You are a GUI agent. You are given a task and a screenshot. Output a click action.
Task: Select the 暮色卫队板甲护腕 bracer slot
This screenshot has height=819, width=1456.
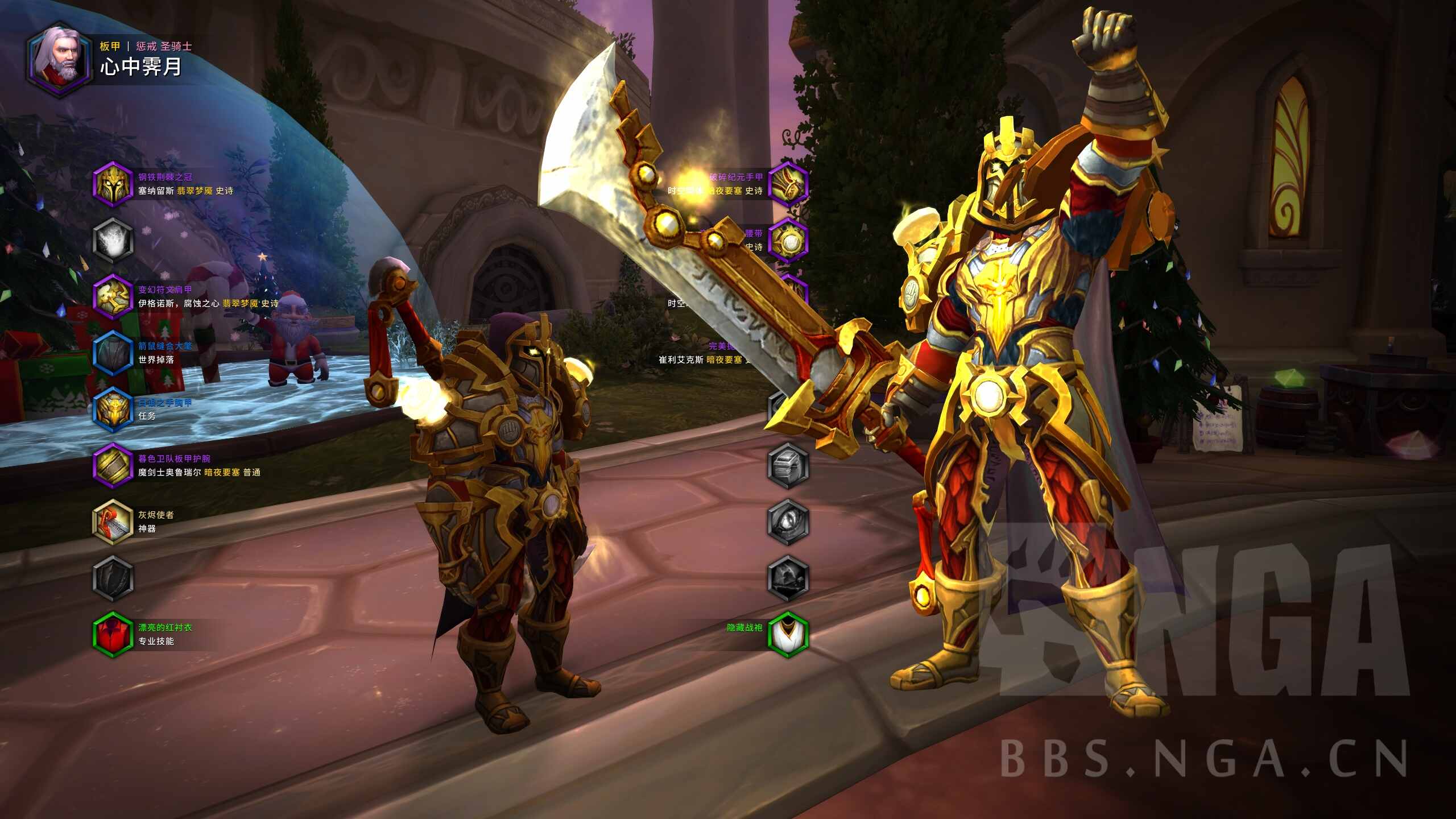point(113,465)
